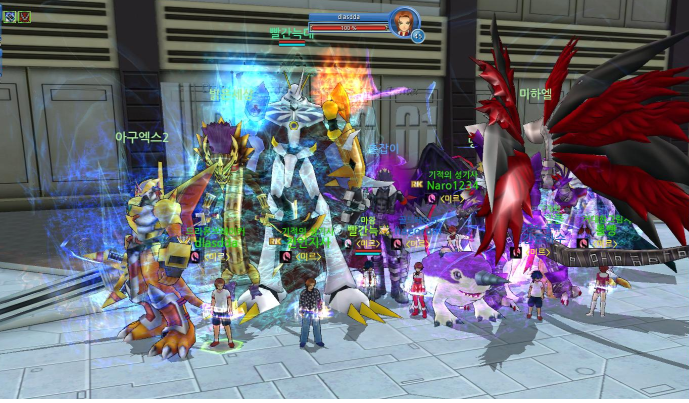
Task: Click the red buff icon
Action: (x=24, y=16)
